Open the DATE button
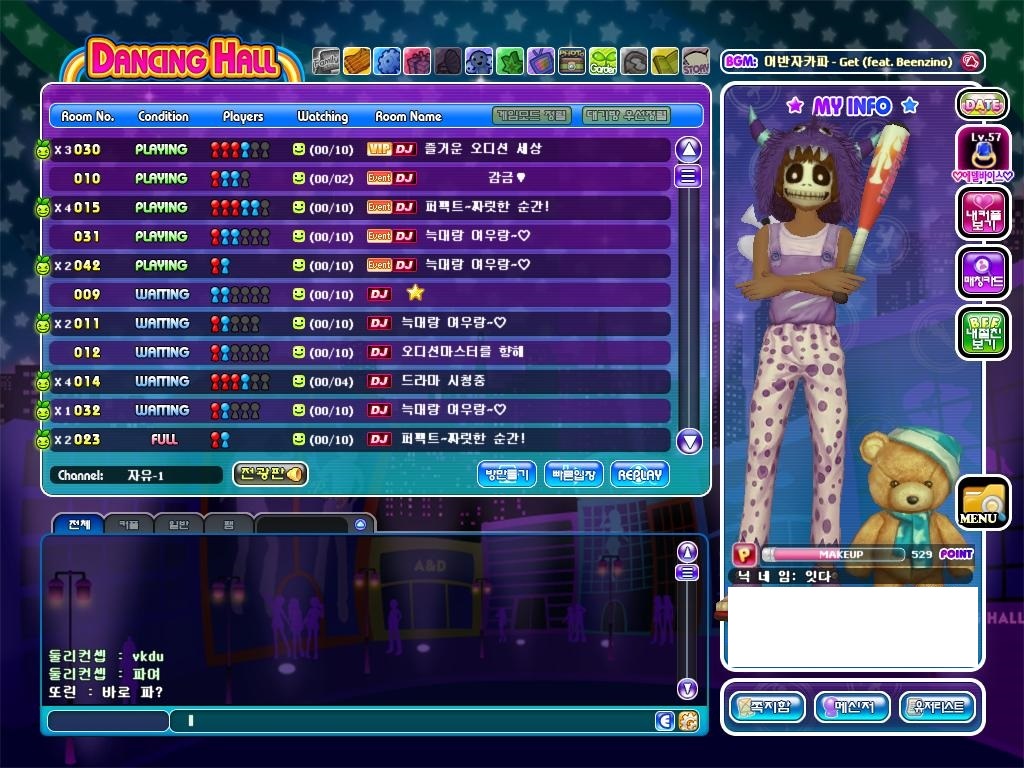The height and width of the screenshot is (768, 1024). coord(982,104)
